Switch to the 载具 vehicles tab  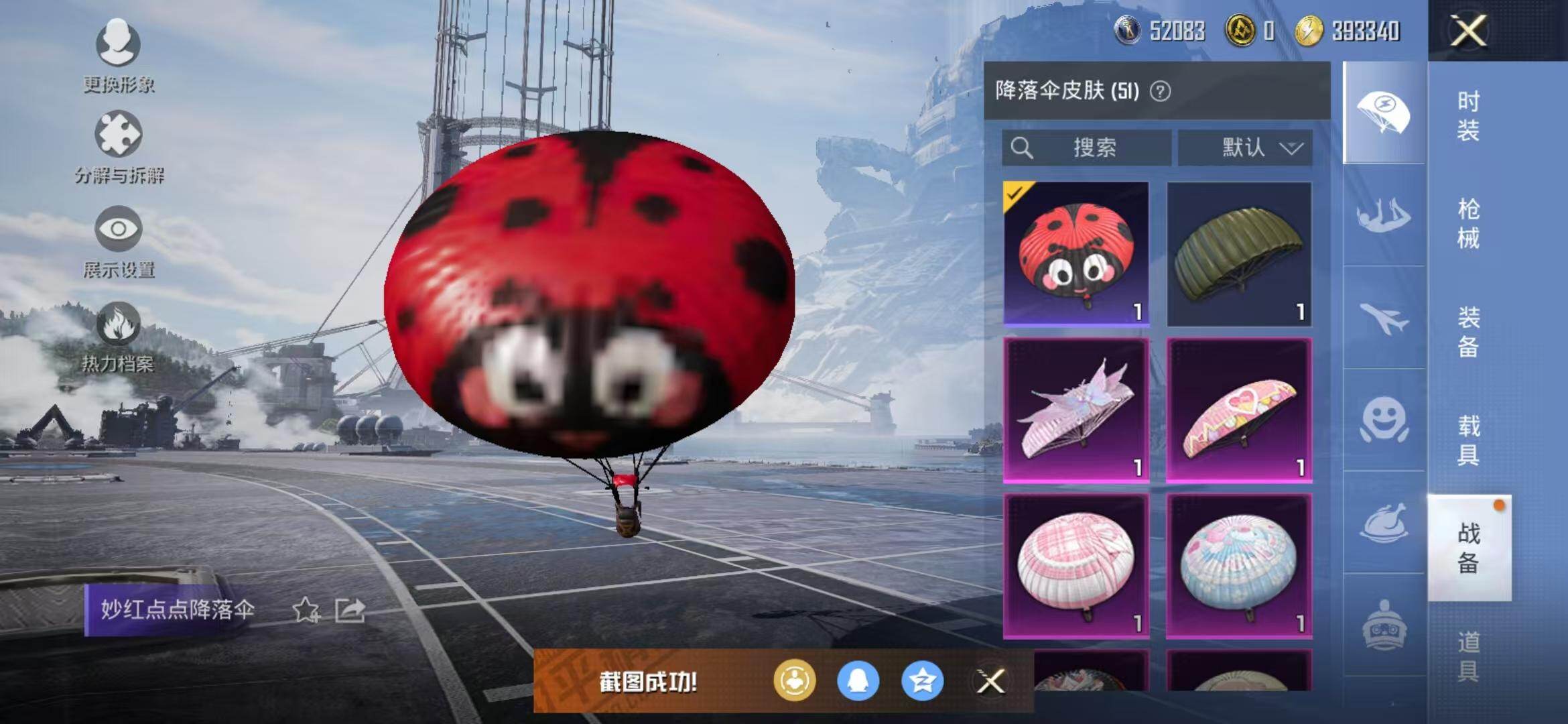1467,440
